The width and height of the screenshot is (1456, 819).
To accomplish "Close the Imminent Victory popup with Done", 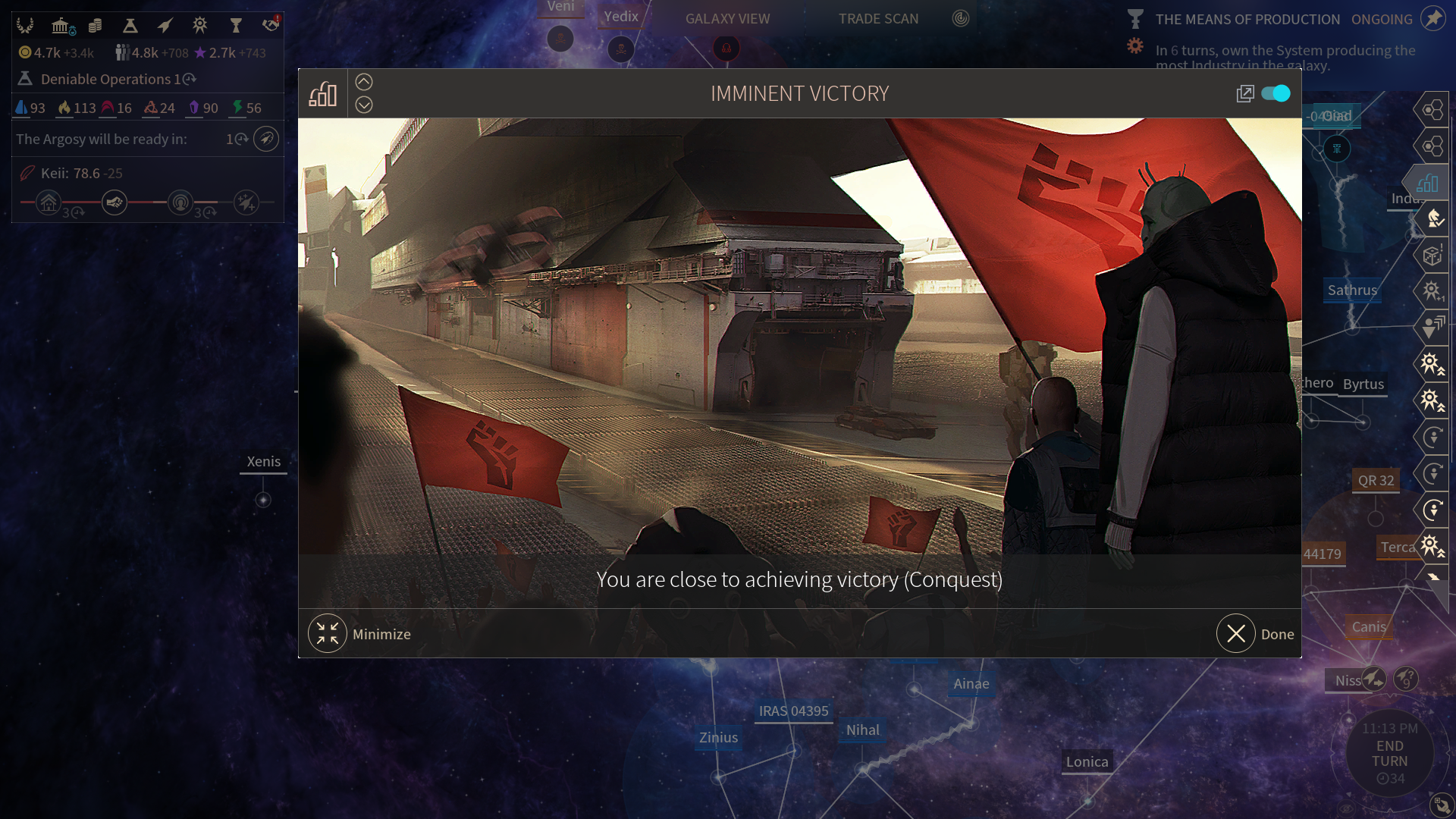I will pyautogui.click(x=1237, y=634).
